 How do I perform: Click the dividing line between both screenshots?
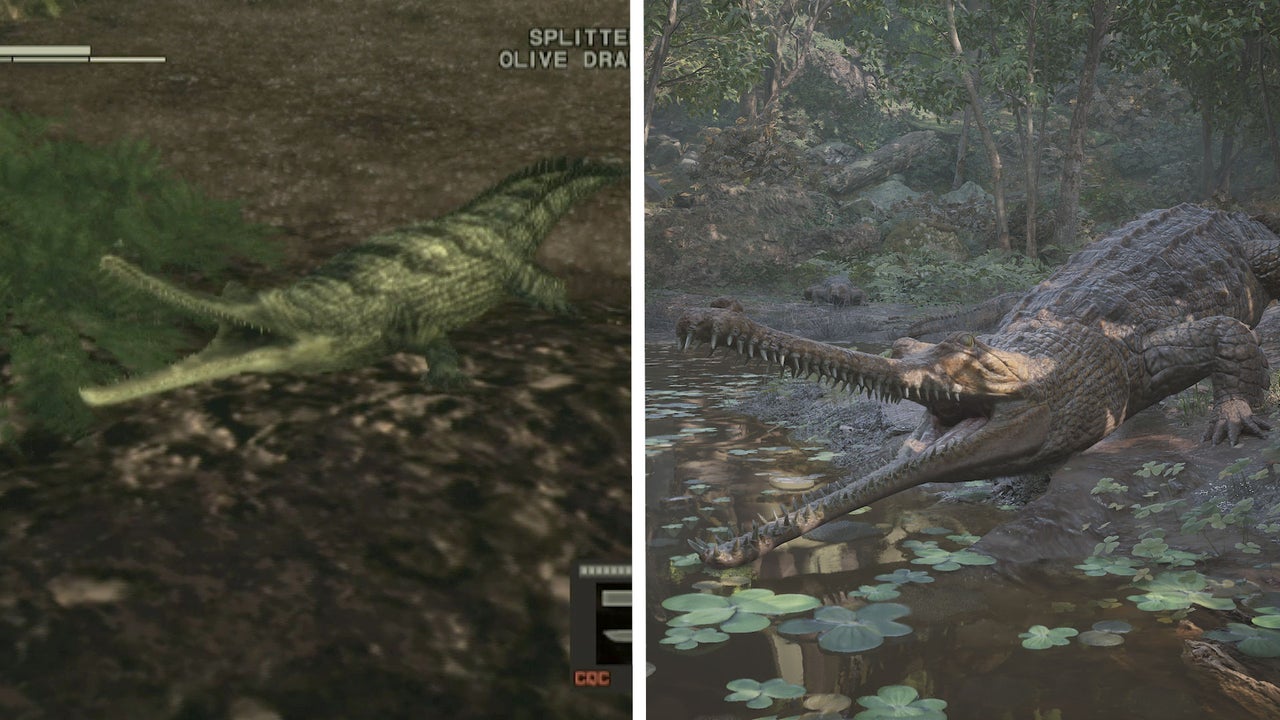pyautogui.click(x=638, y=360)
